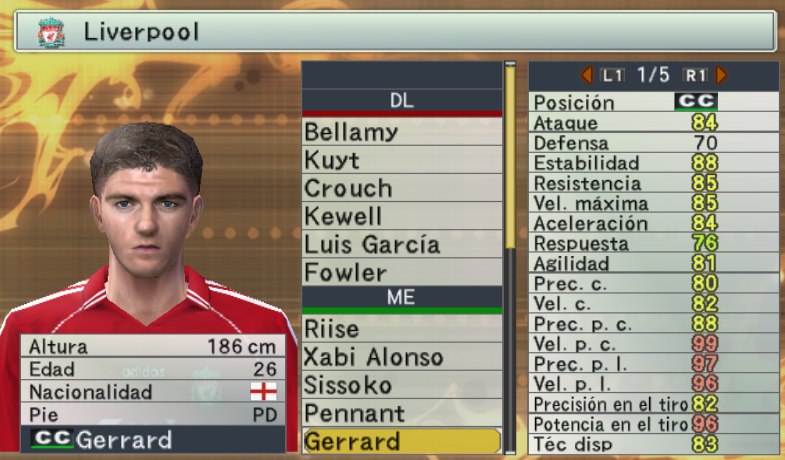
Task: Go to next stats page arrow
Action: pyautogui.click(x=722, y=75)
